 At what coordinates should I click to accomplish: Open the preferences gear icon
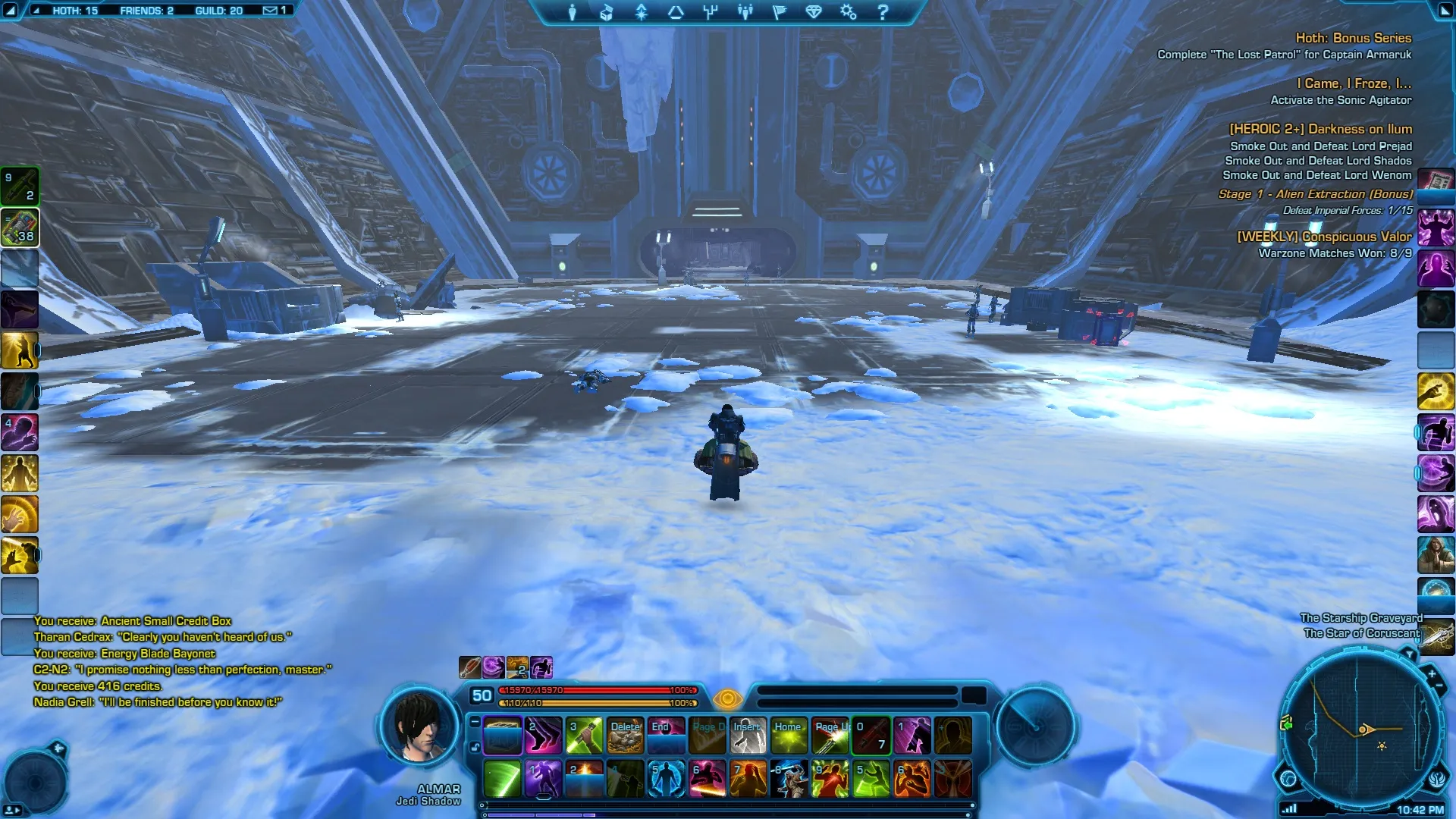(848, 12)
